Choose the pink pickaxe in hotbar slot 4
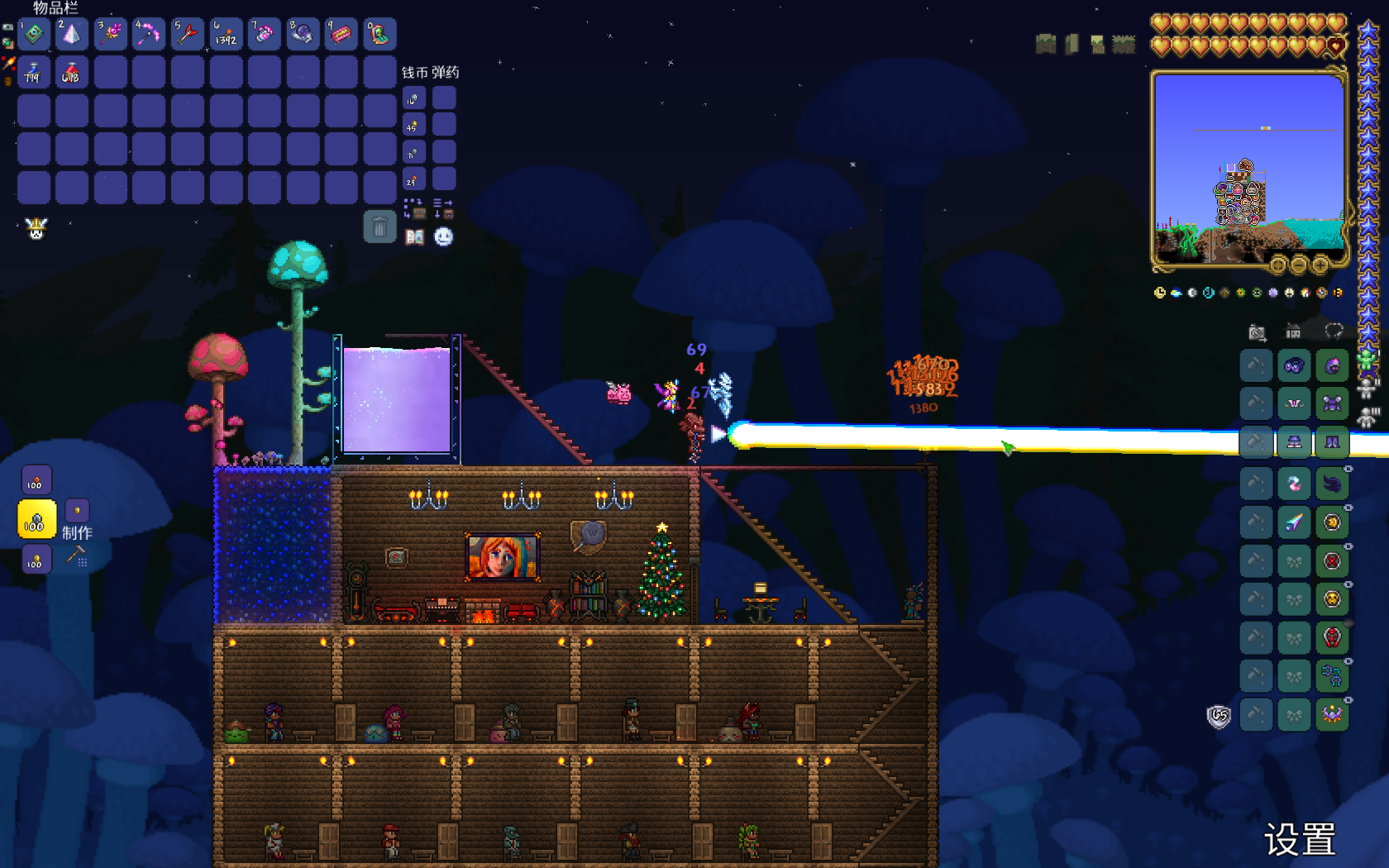This screenshot has height=868, width=1389. click(149, 35)
